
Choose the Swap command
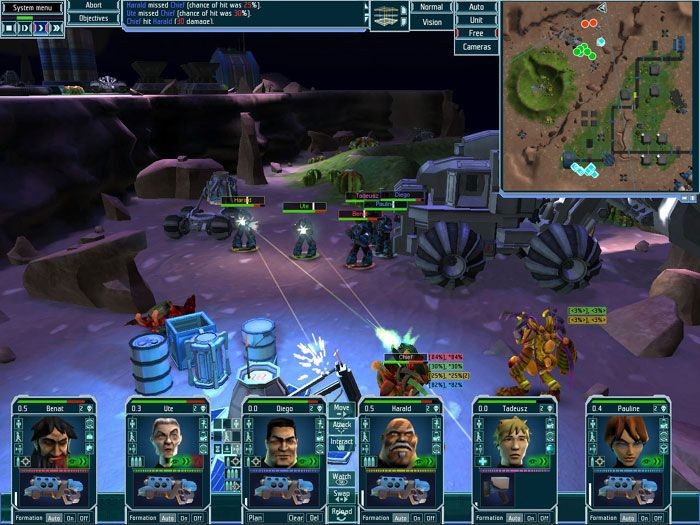pos(342,495)
